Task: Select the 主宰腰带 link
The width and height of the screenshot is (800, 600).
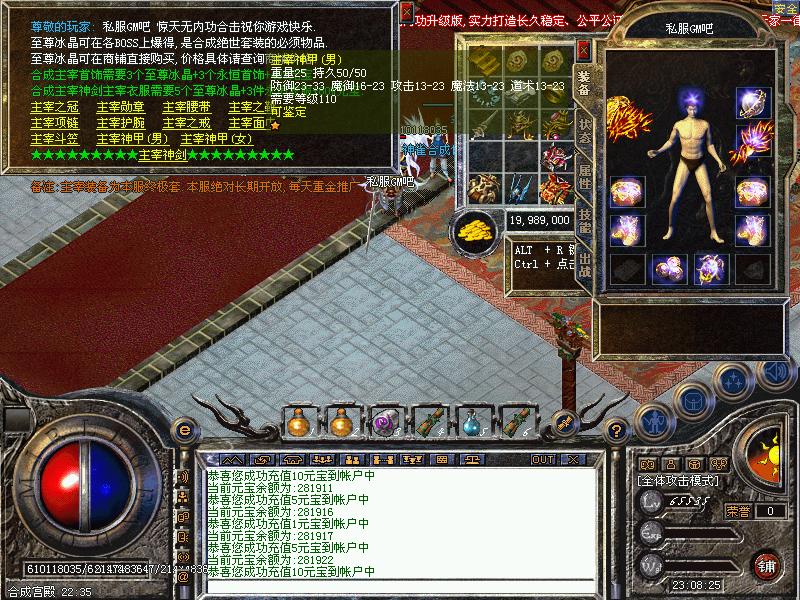Action: click(185, 107)
